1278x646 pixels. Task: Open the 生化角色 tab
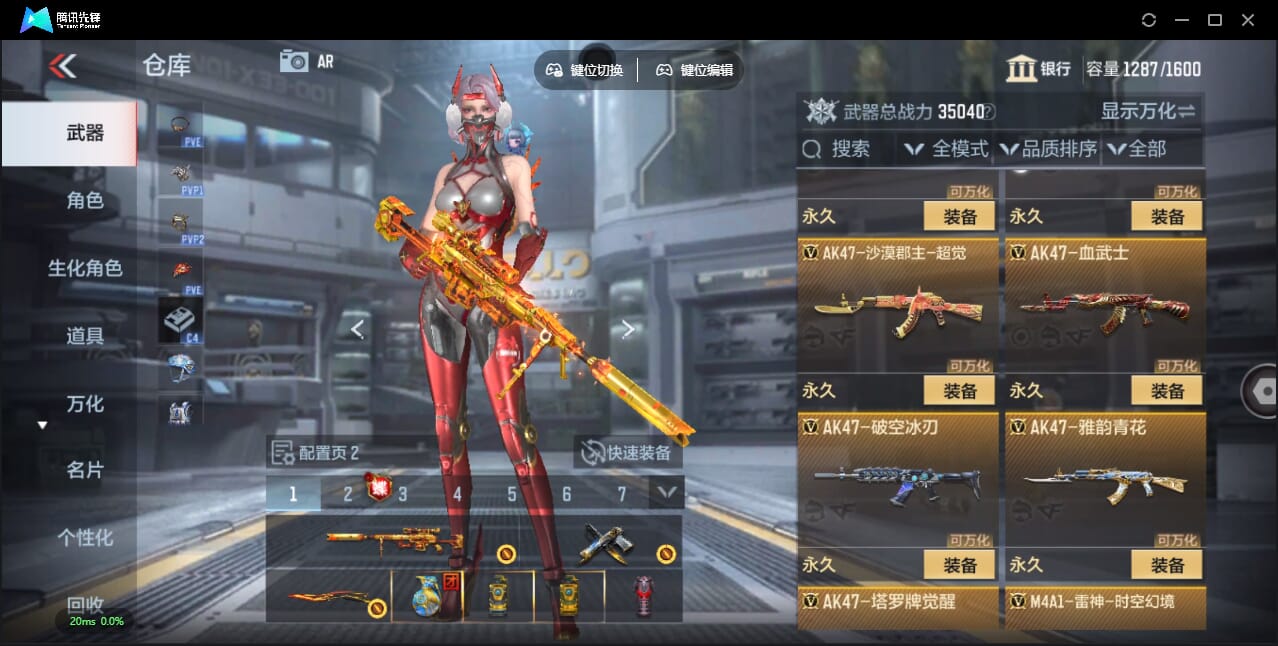click(85, 268)
